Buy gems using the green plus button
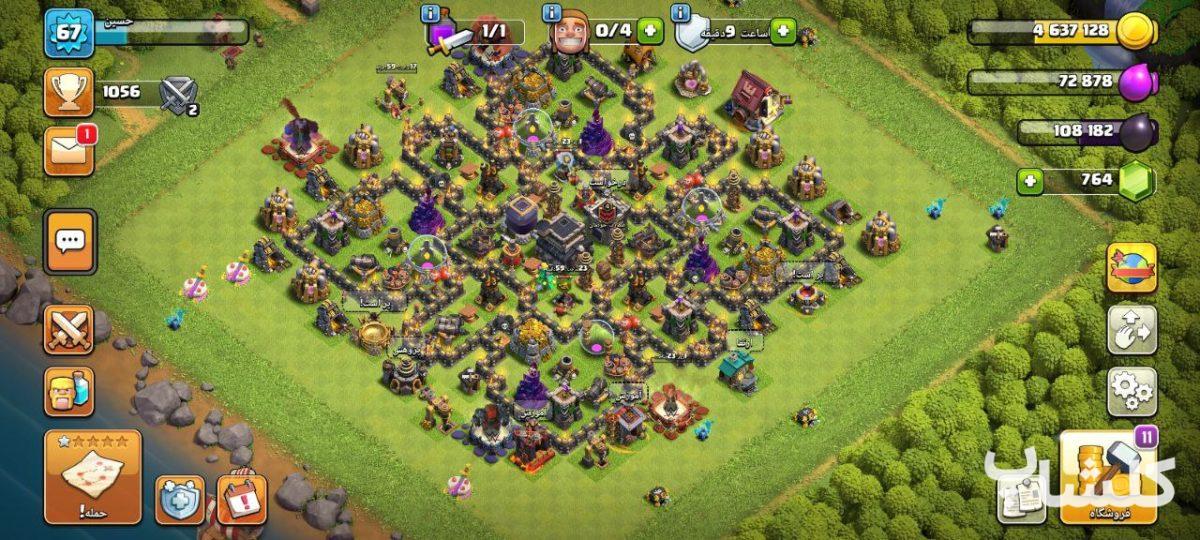Viewport: 1200px width, 540px height. 1031,182
